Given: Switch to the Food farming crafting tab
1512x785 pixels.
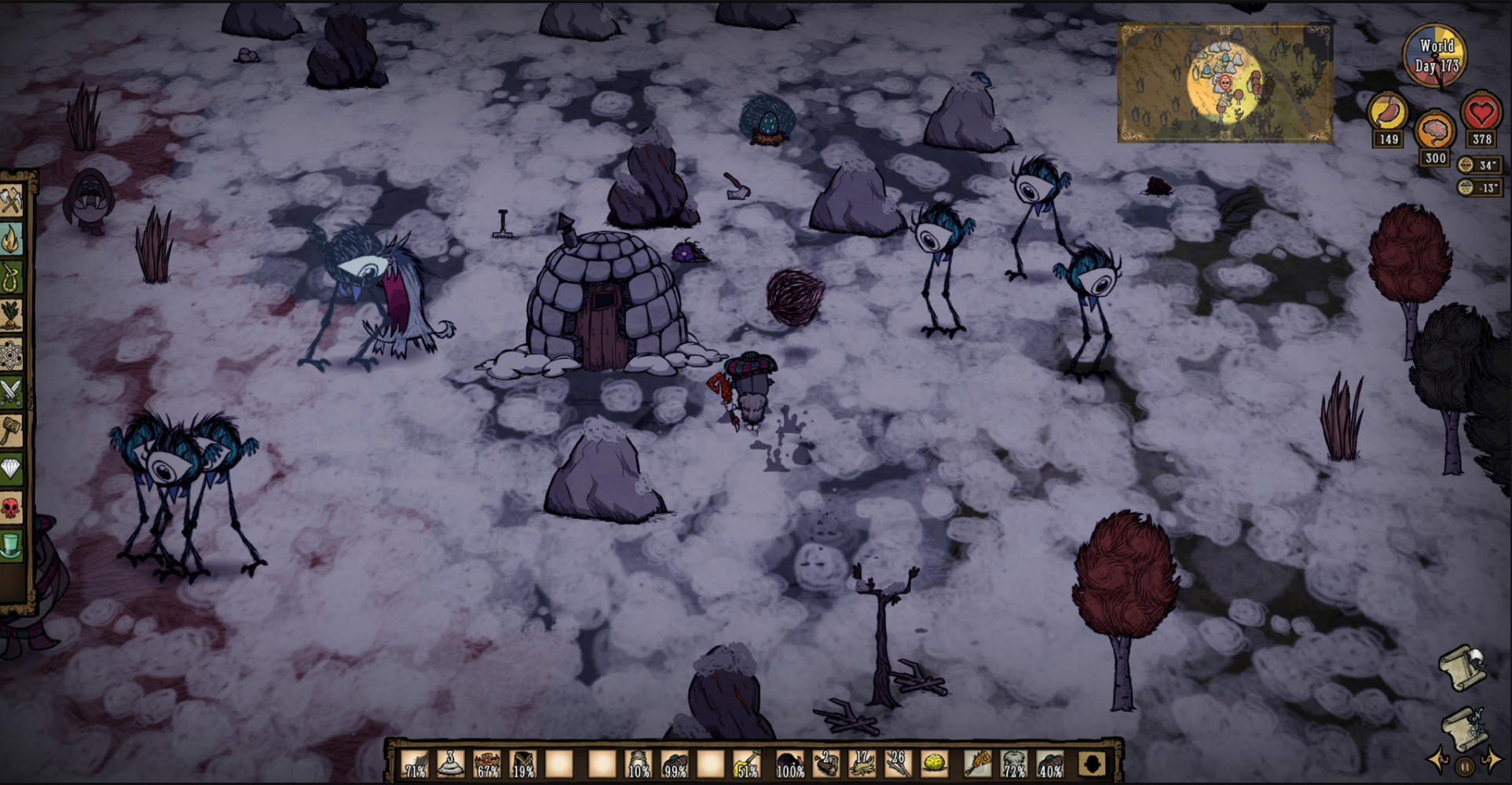Looking at the screenshot, I should point(11,316).
